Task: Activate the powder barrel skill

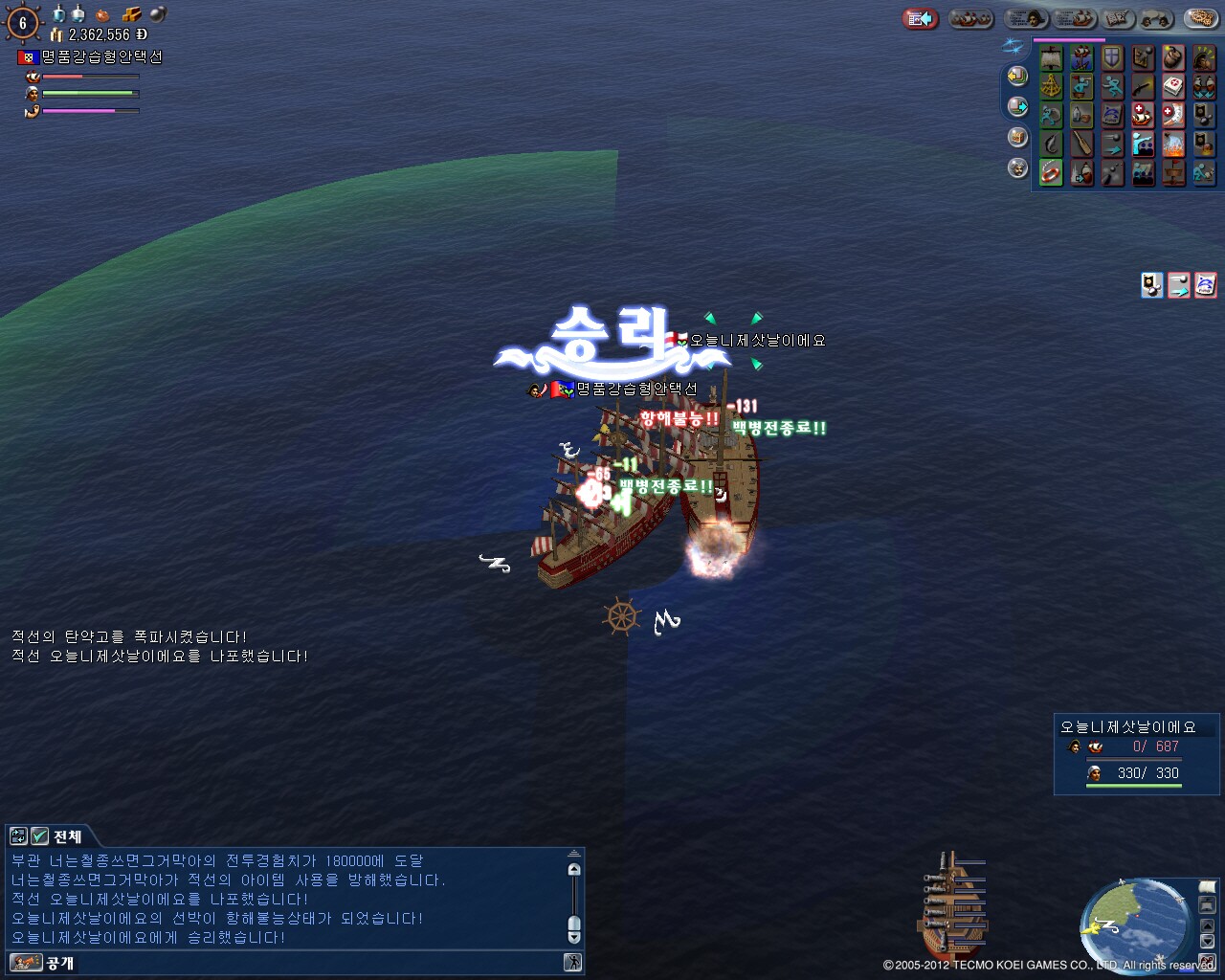Action: coord(1173,58)
